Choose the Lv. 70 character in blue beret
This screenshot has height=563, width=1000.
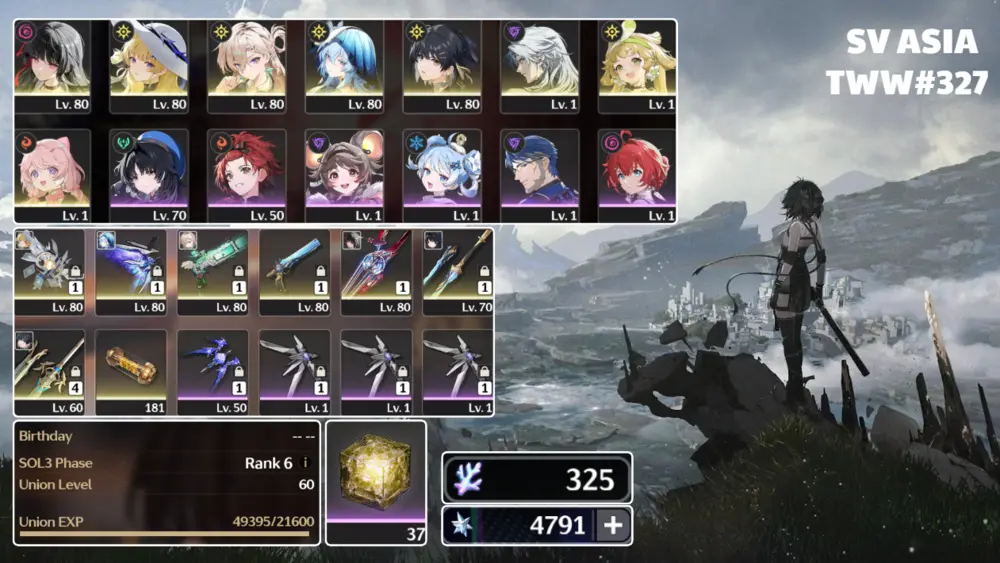[x=149, y=170]
